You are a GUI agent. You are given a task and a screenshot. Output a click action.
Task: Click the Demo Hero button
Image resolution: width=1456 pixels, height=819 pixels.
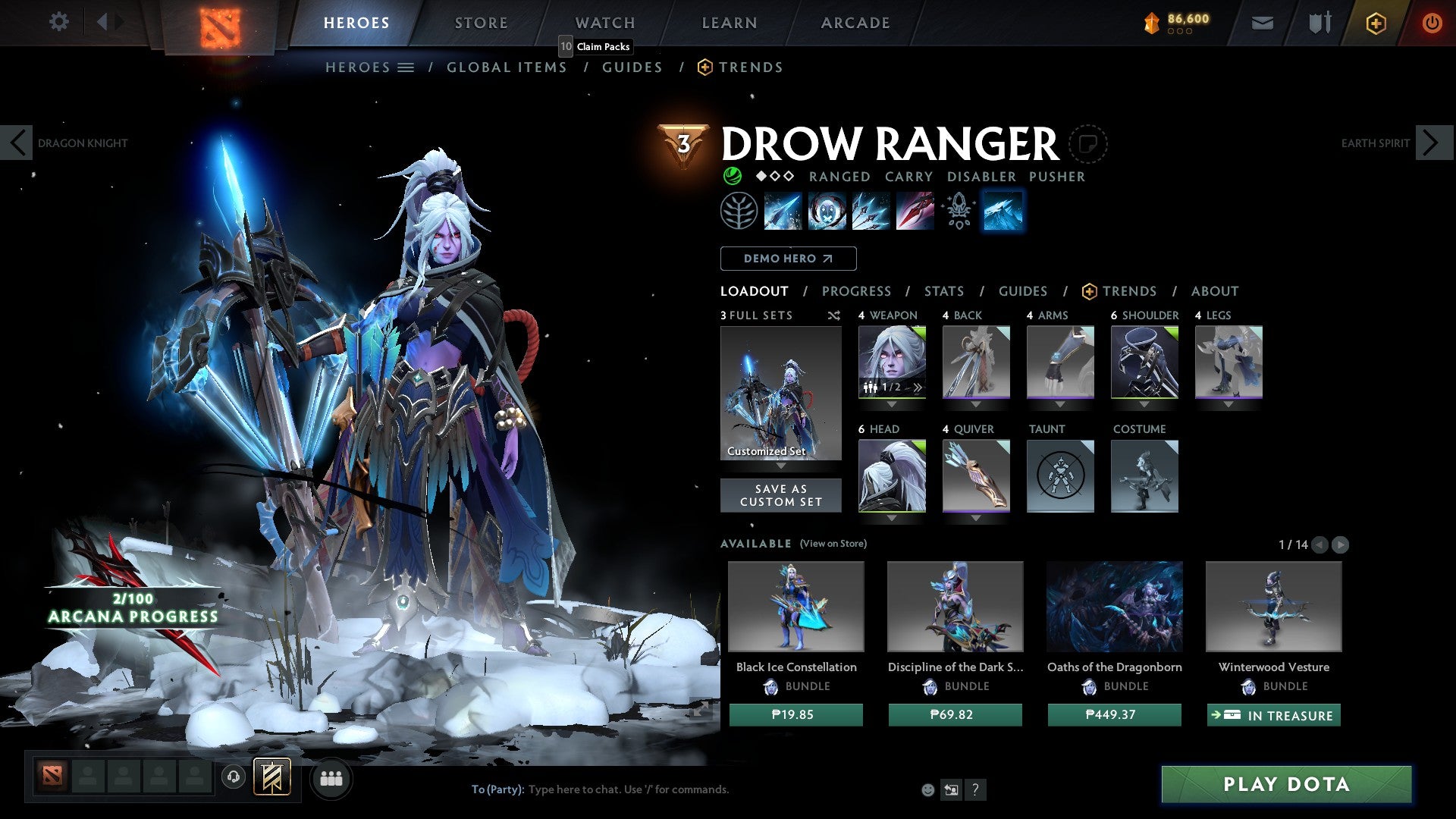pyautogui.click(x=787, y=259)
